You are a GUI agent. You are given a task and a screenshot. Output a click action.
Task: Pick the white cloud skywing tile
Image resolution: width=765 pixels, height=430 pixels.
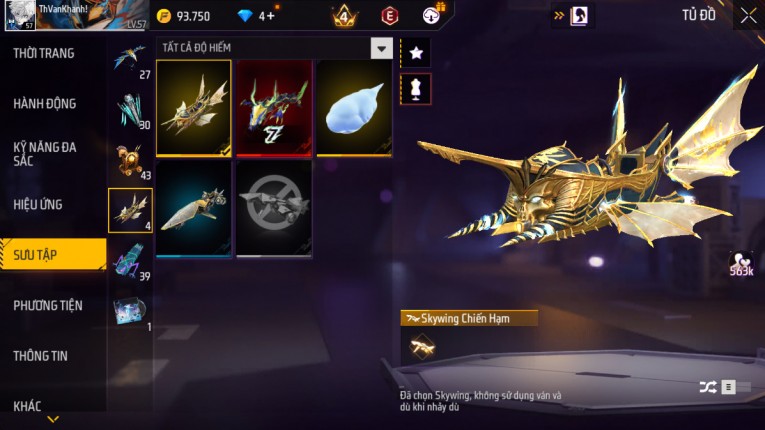coord(354,108)
